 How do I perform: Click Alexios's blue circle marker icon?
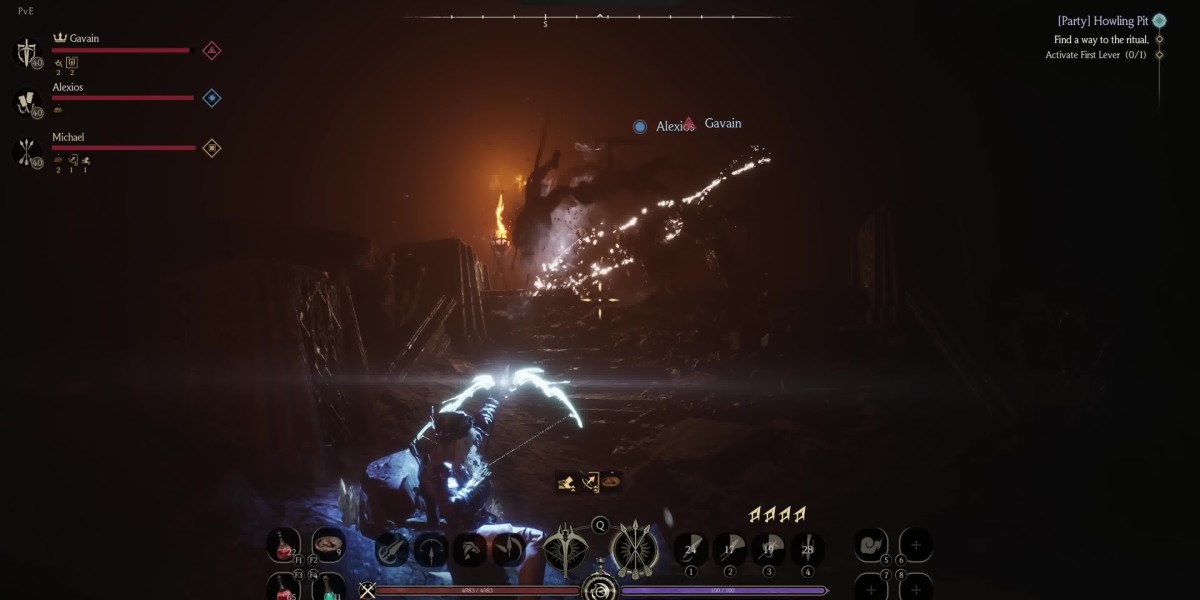click(x=212, y=98)
